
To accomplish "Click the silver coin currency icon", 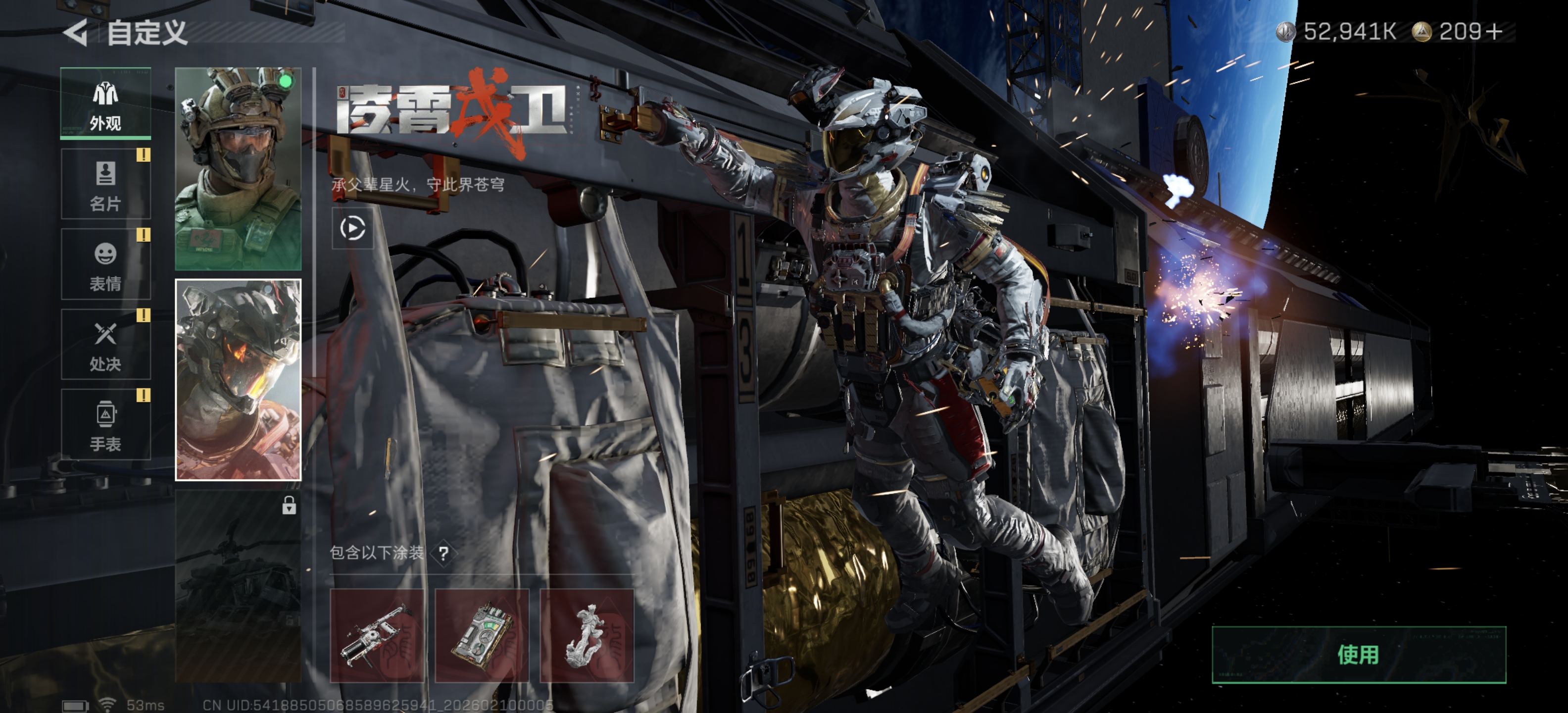I will (1285, 32).
